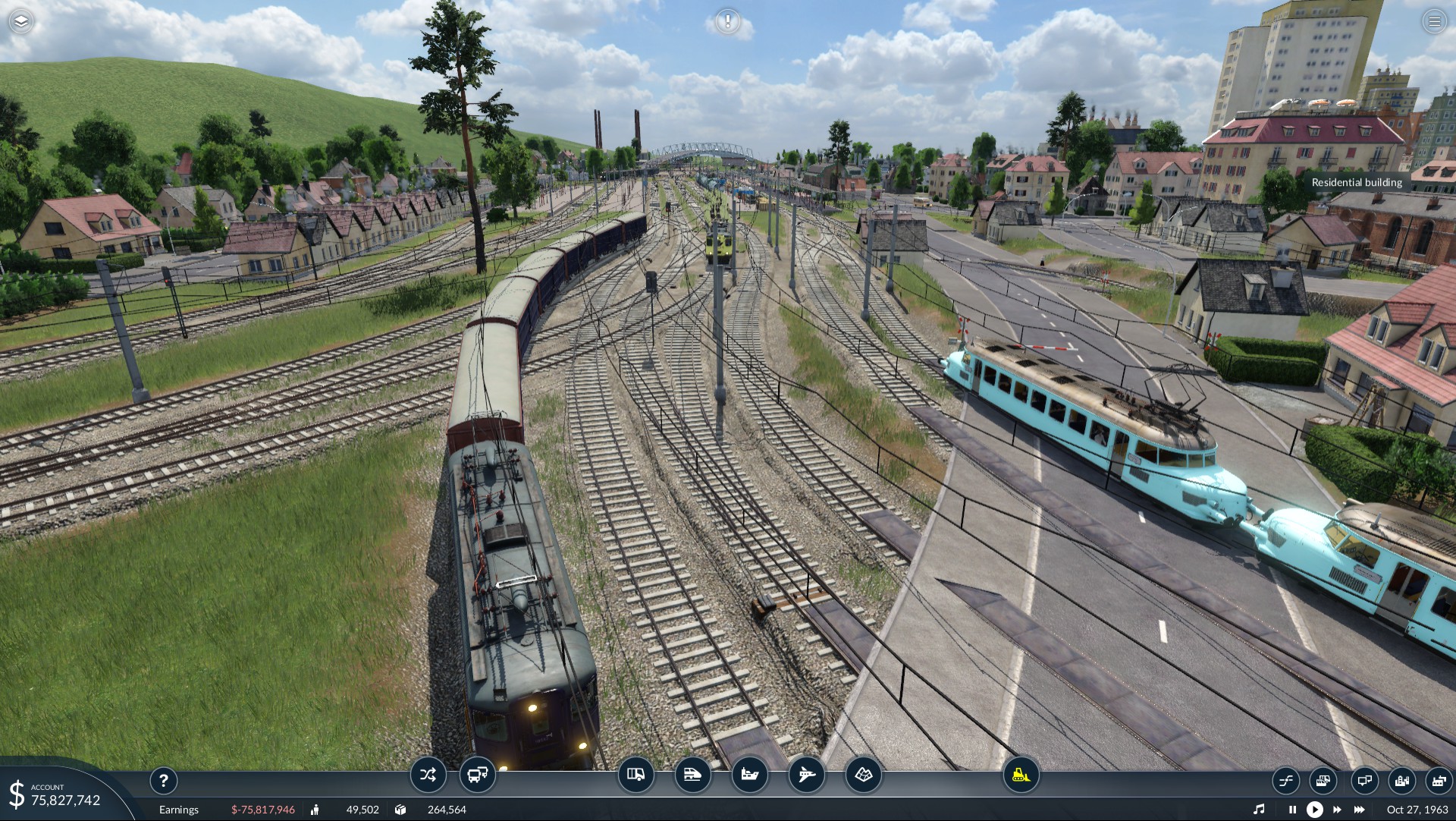
Task: Open the vehicle manager bus icon
Action: (478, 775)
